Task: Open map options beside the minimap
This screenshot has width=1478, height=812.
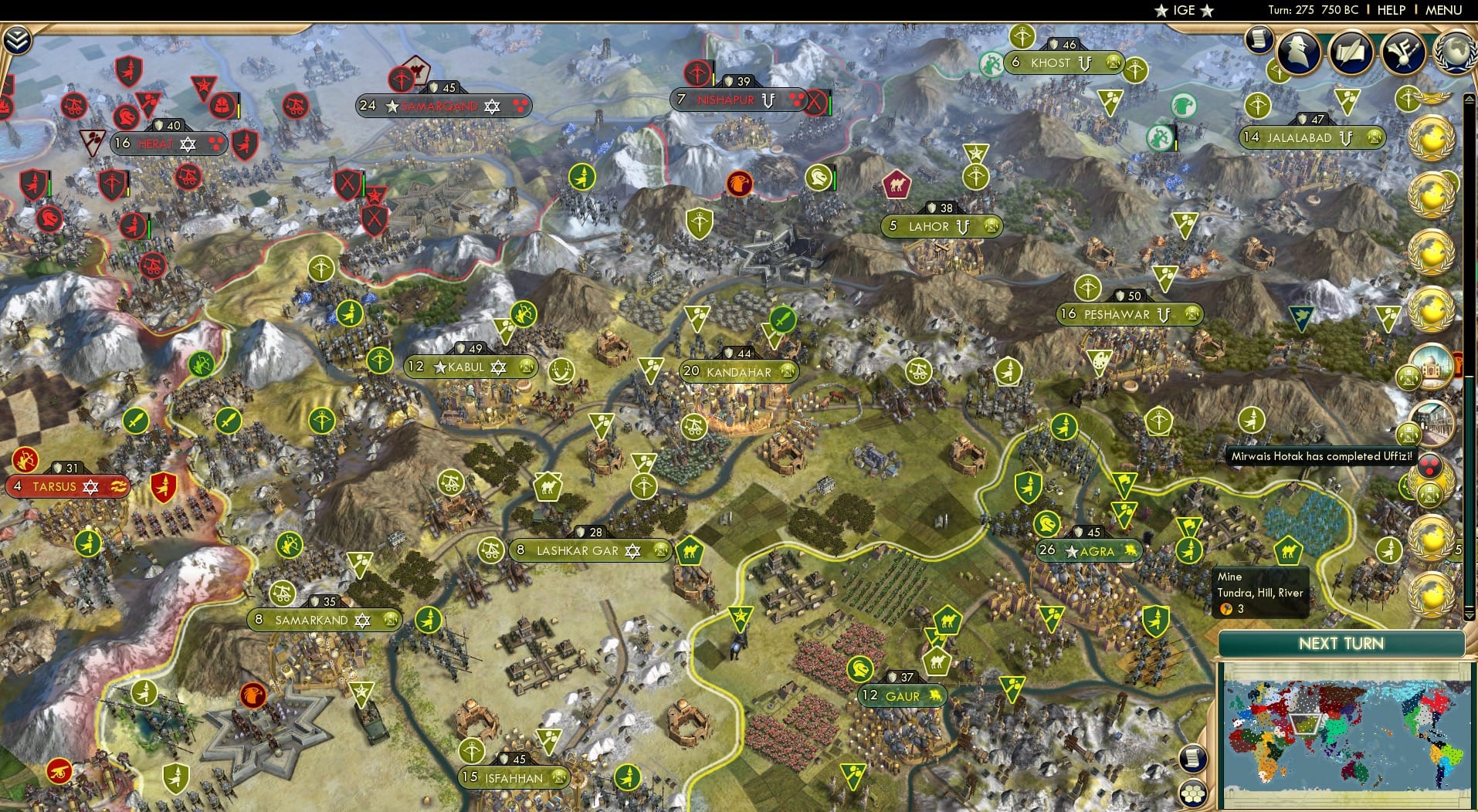Action: [x=1192, y=757]
